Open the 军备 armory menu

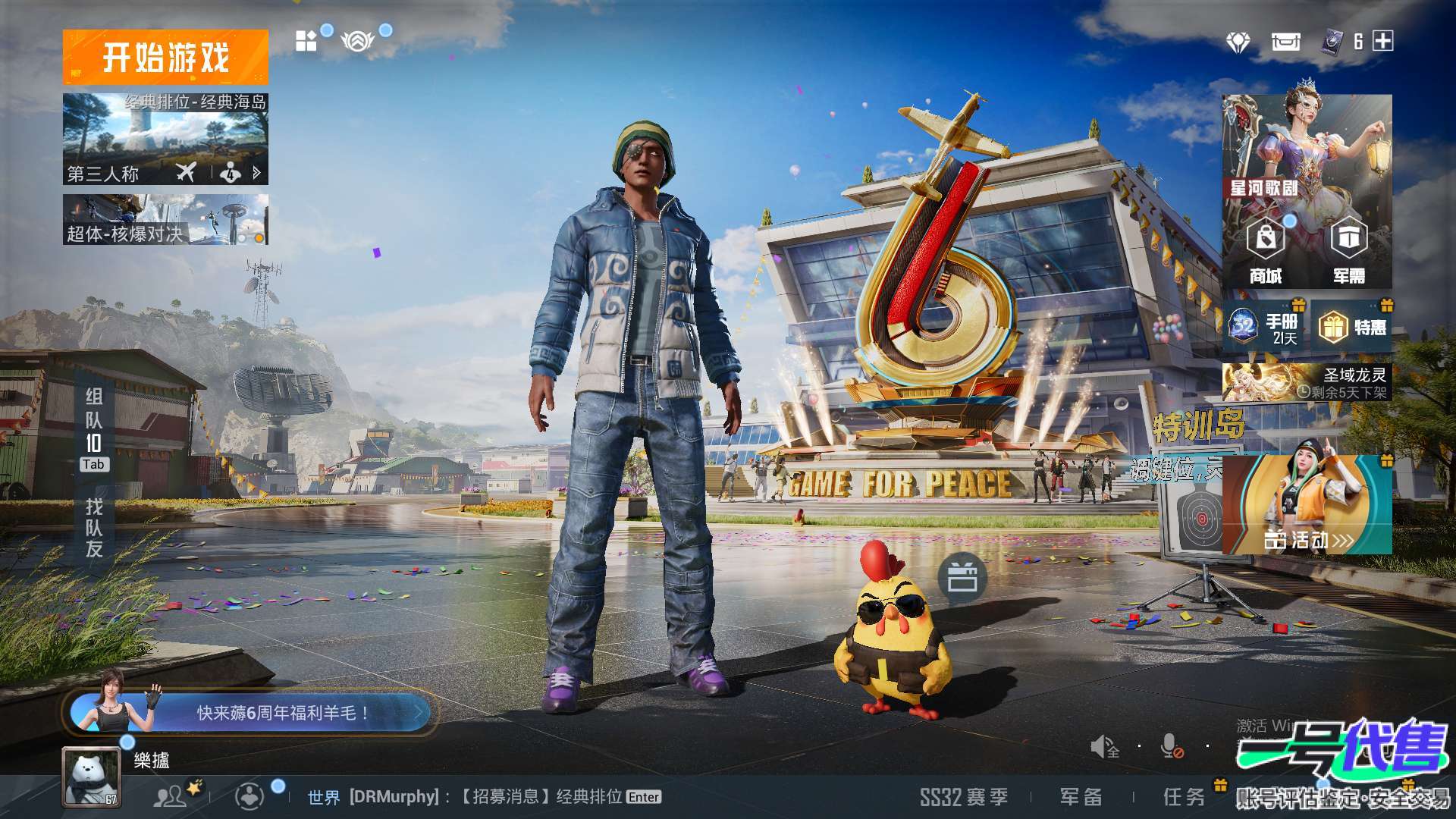tap(1081, 797)
